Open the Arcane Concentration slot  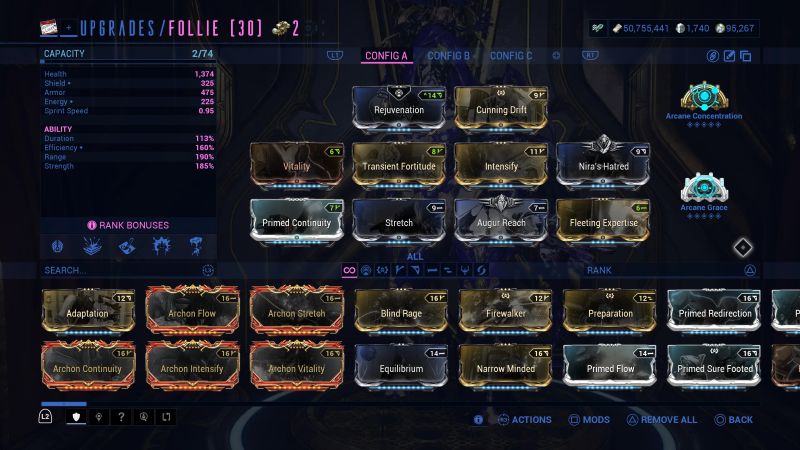tap(703, 98)
